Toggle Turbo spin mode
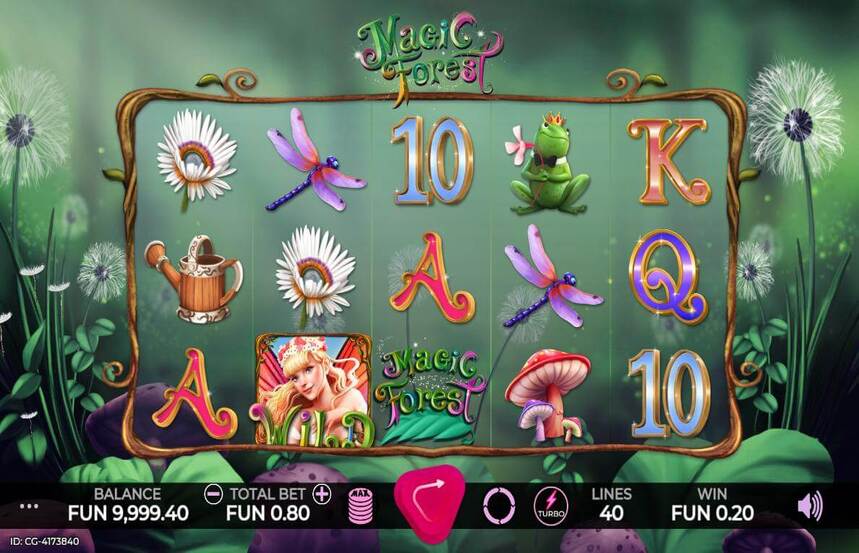The width and height of the screenshot is (859, 553). (x=550, y=506)
